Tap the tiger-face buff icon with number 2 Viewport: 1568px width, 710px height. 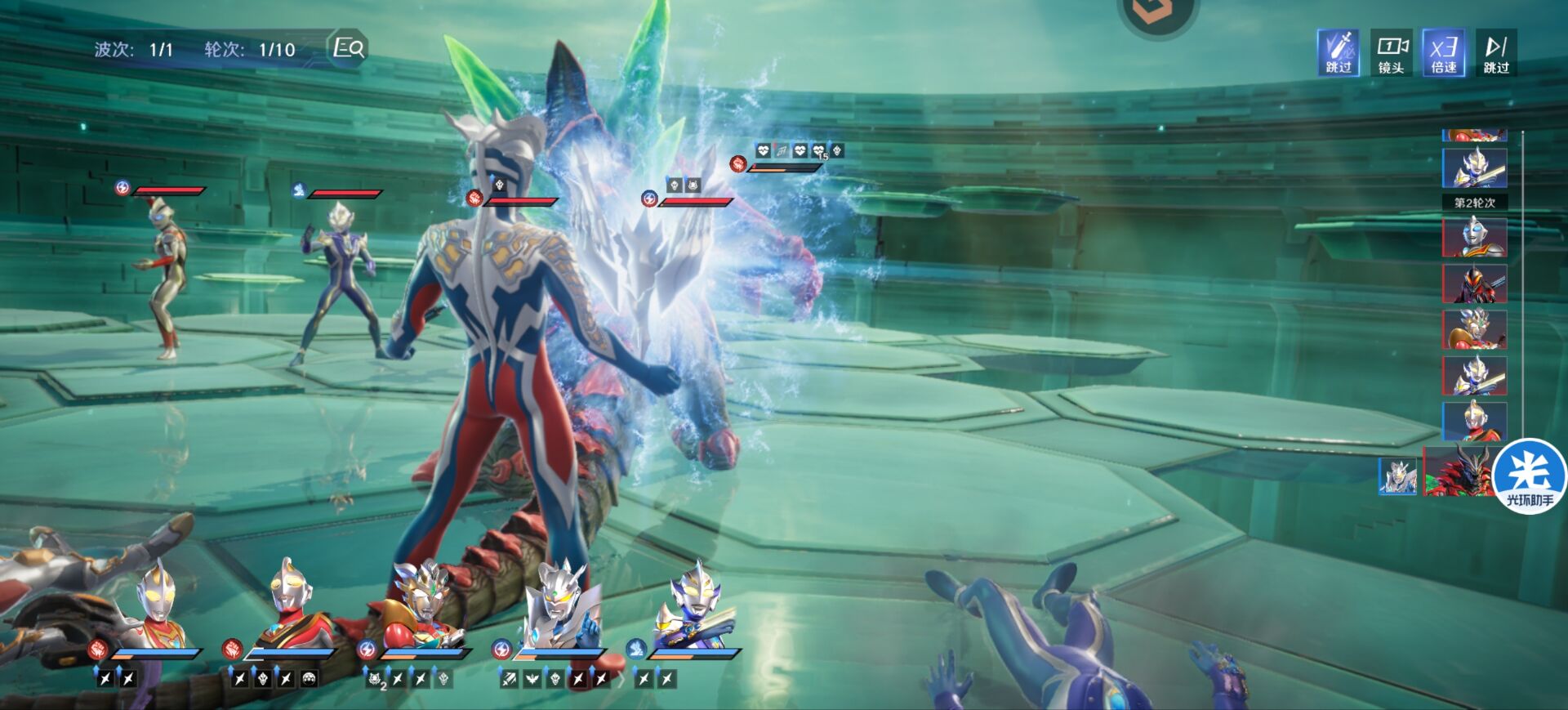coord(376,679)
